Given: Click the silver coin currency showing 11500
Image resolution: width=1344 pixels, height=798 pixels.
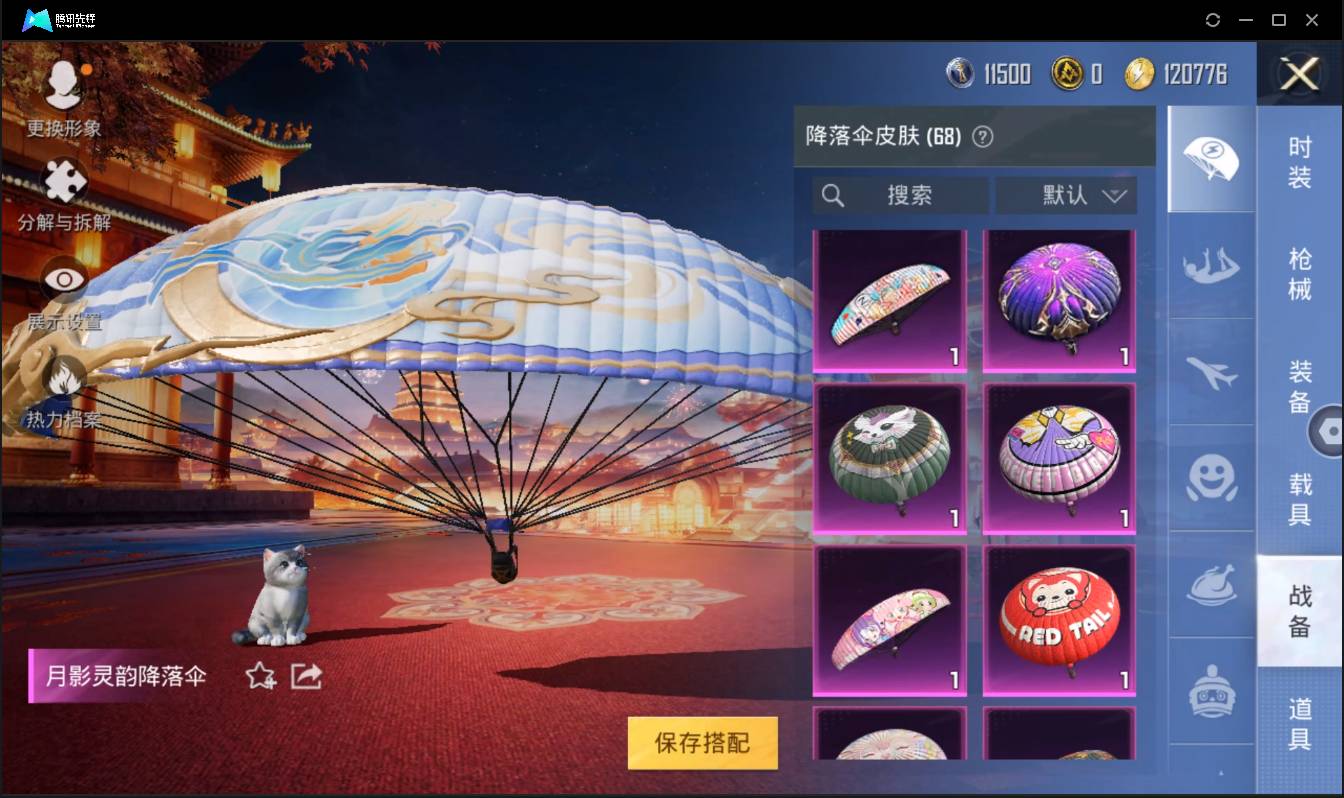Looking at the screenshot, I should point(961,72).
